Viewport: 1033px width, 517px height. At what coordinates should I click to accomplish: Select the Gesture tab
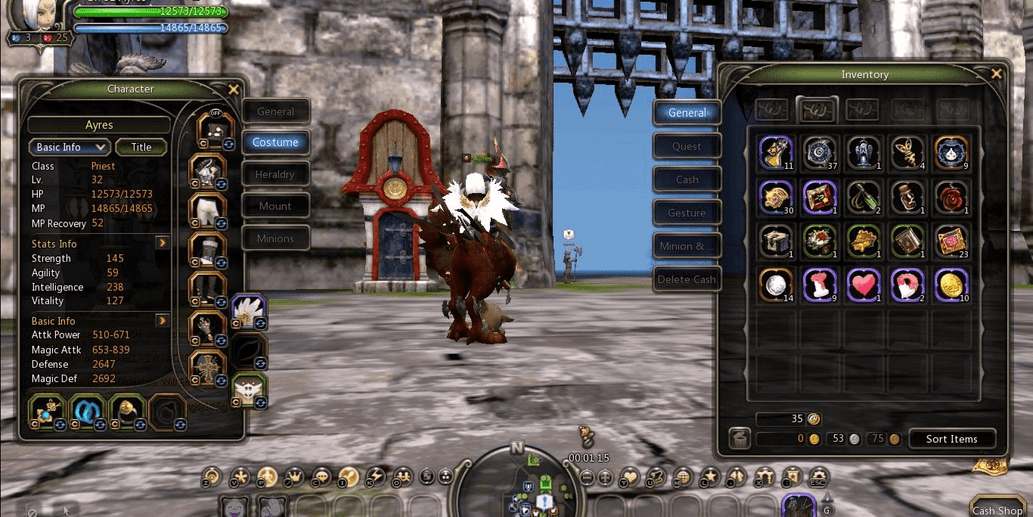687,212
